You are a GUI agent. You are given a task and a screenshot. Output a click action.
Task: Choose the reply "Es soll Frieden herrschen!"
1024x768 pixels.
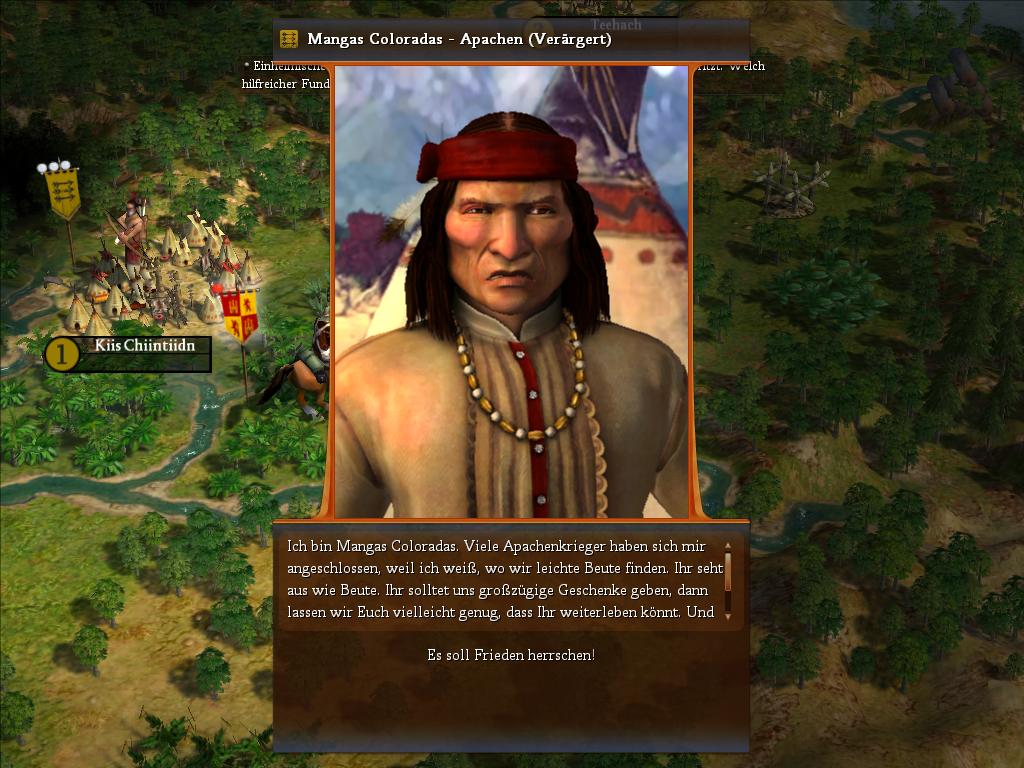511,655
